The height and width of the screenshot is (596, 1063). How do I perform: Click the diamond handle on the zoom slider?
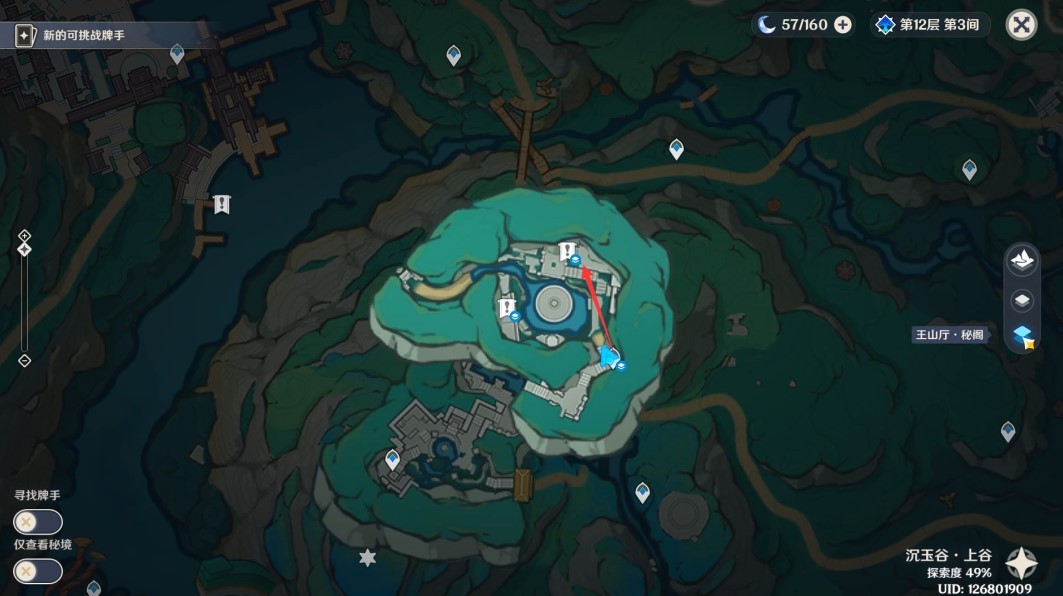[x=25, y=250]
